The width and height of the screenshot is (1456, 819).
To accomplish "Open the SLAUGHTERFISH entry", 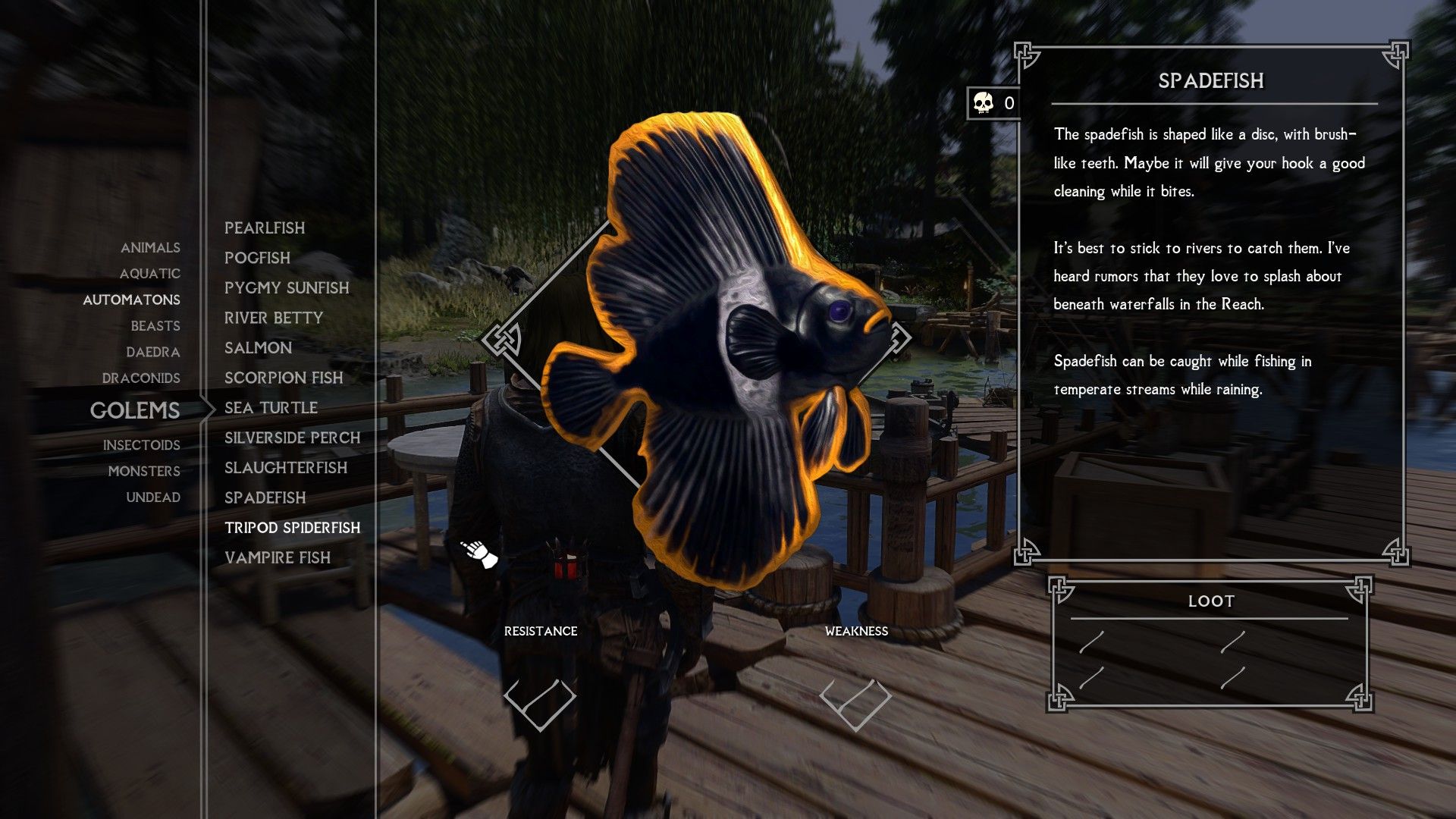I will 286,468.
